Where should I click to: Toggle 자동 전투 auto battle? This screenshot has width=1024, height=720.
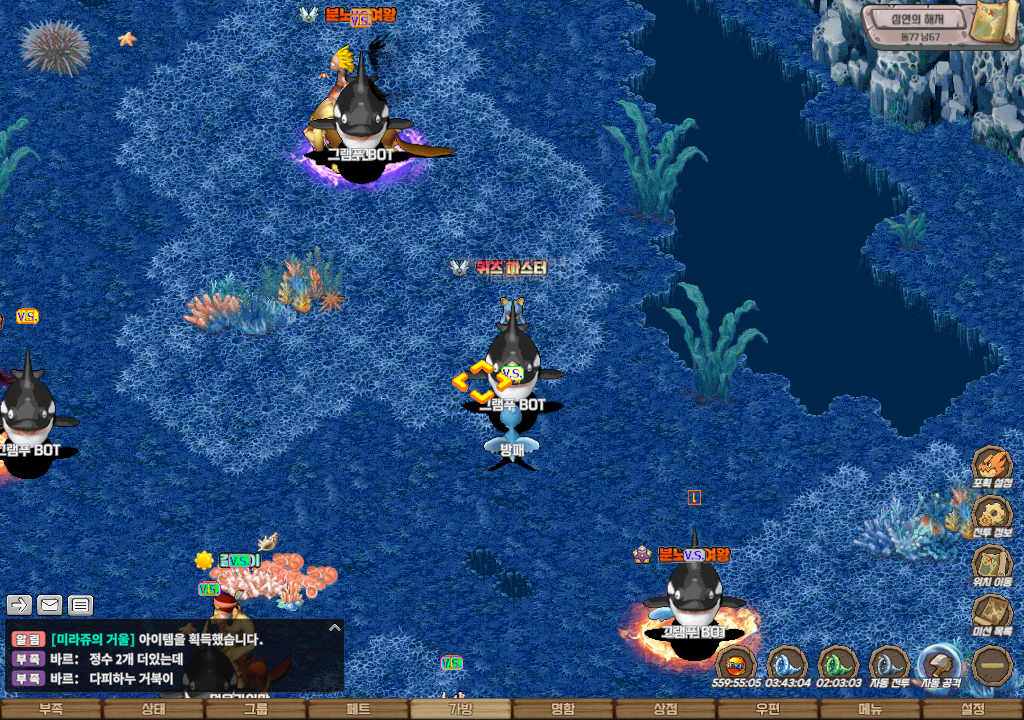(x=888, y=665)
